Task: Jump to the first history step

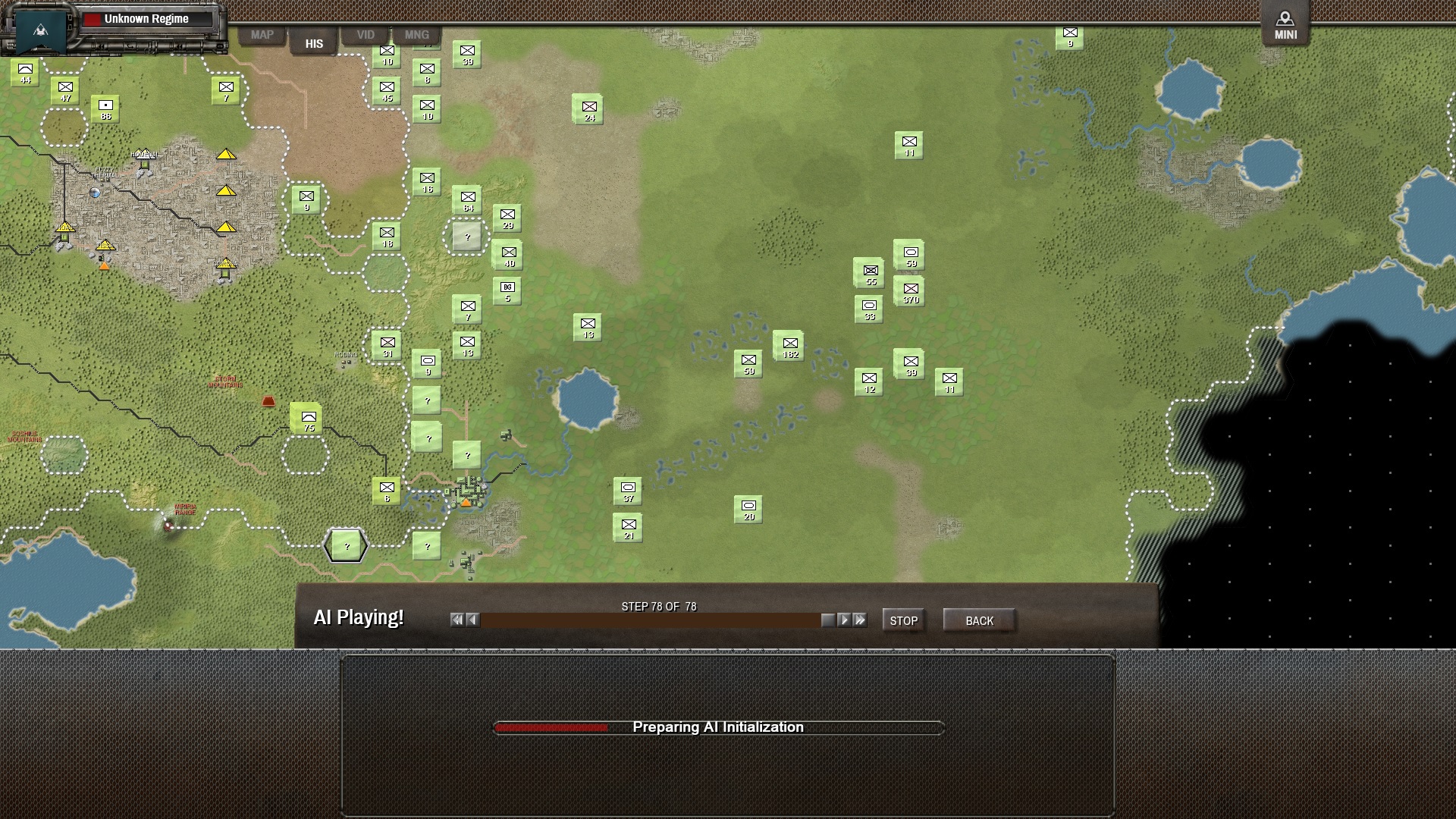Action: coord(457,620)
